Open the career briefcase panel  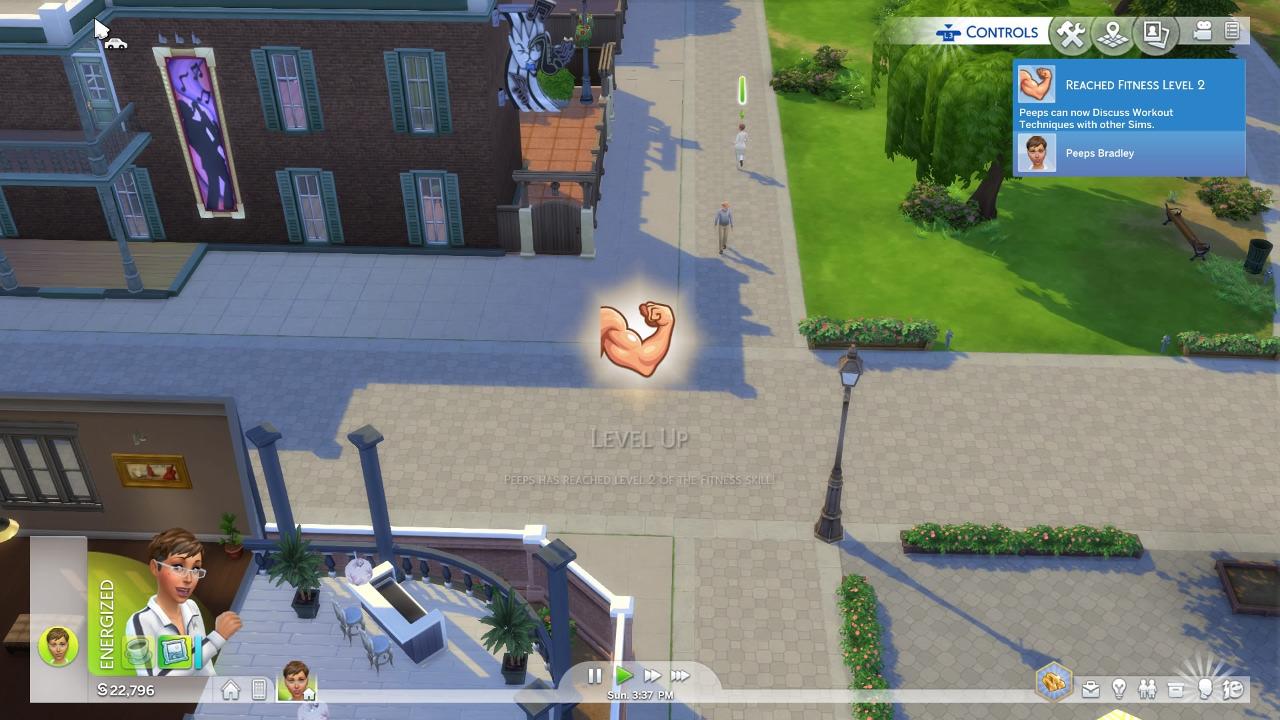pyautogui.click(x=1091, y=689)
